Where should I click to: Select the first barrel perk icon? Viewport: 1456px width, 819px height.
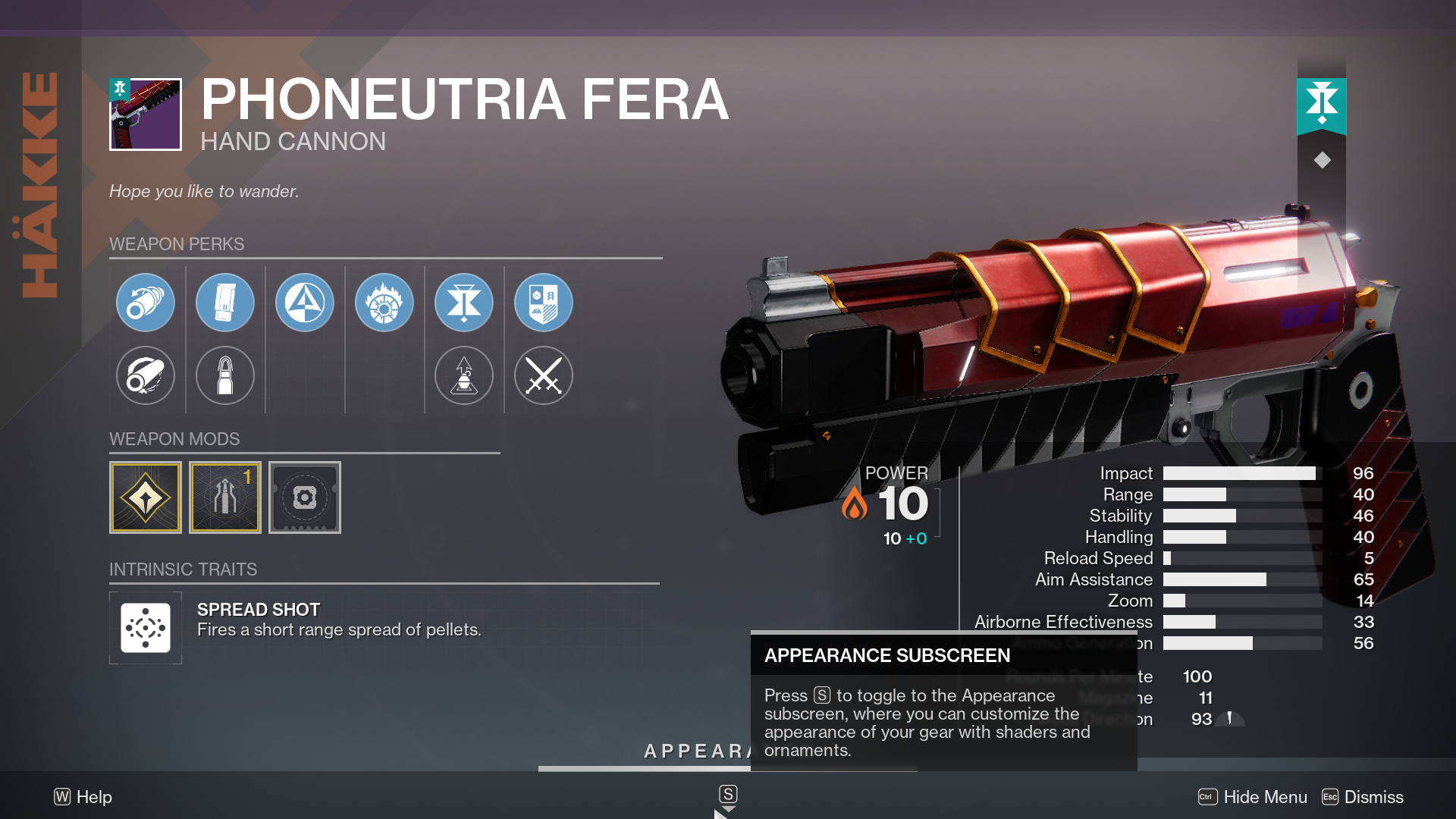point(146,302)
